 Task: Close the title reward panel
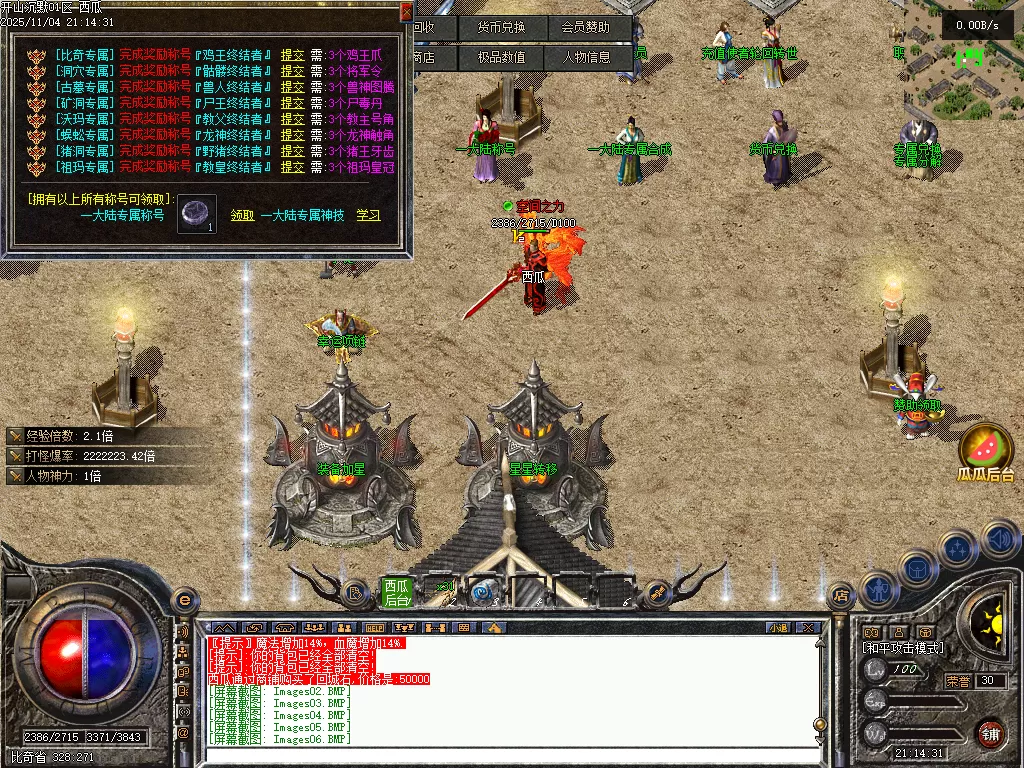pos(406,12)
